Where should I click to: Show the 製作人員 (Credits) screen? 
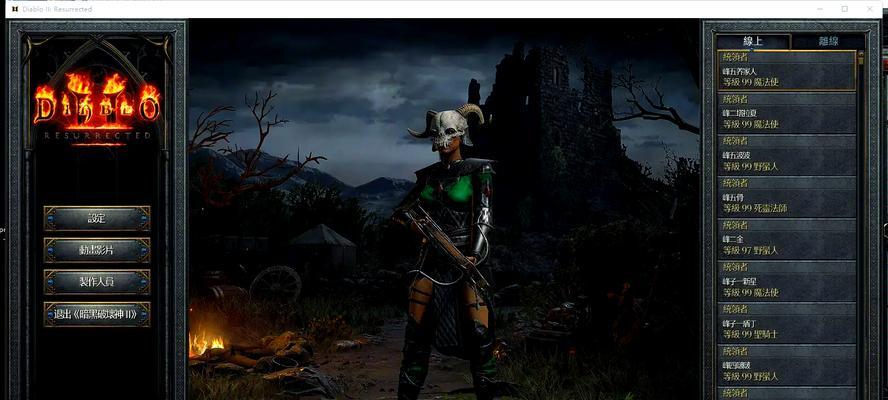click(97, 282)
